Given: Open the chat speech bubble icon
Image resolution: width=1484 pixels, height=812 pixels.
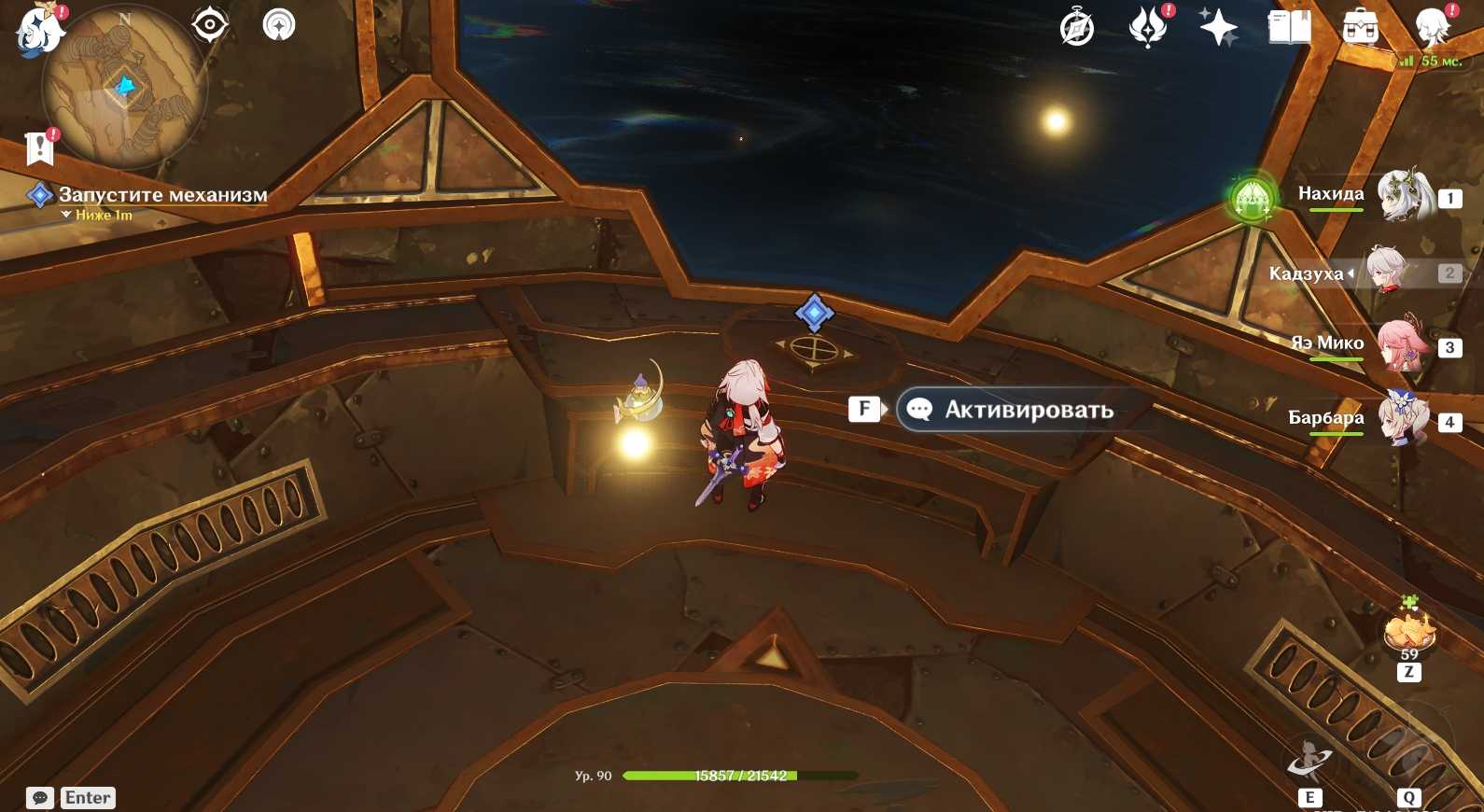Looking at the screenshot, I should pos(40,798).
